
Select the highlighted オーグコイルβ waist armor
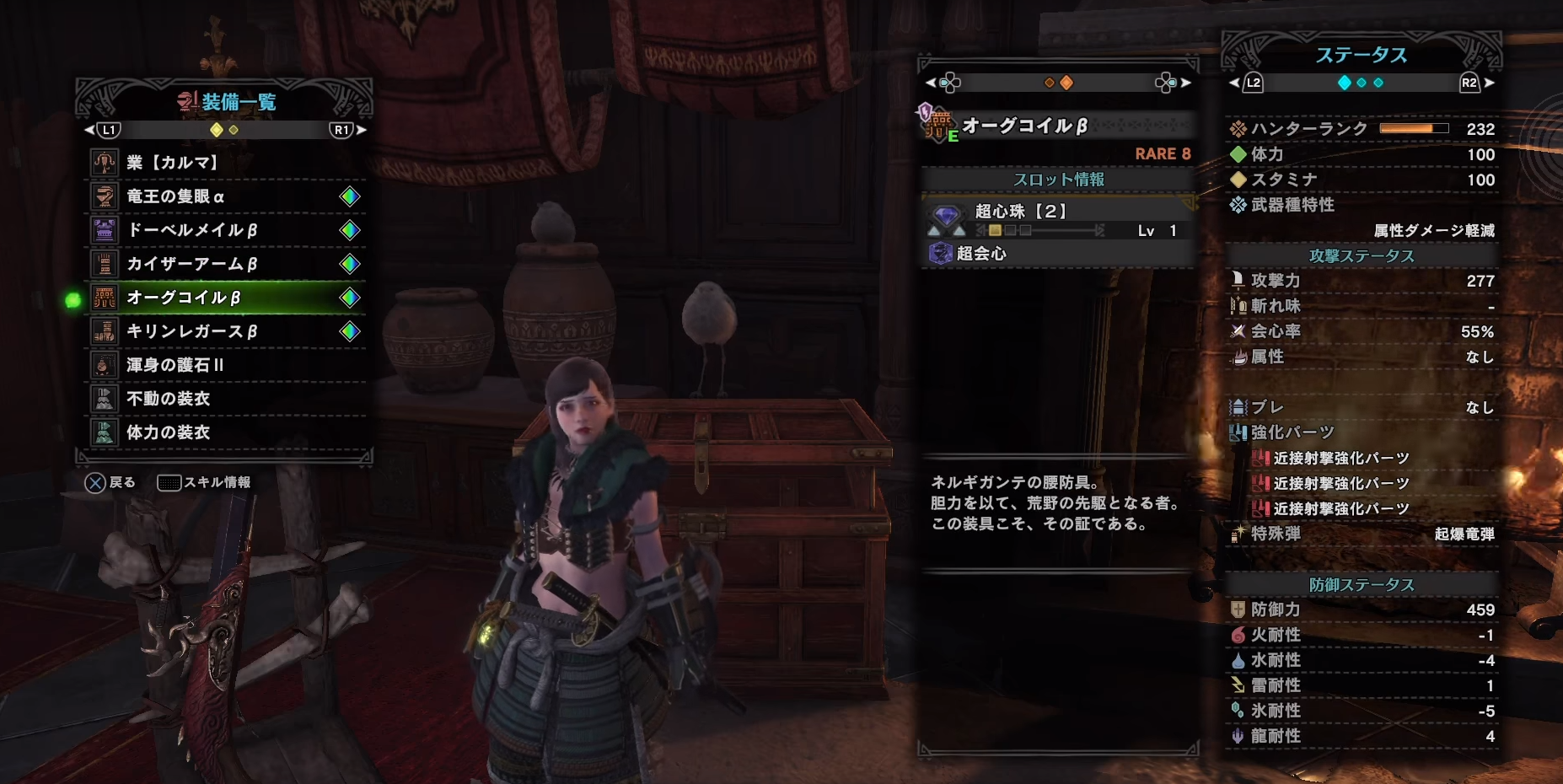click(x=226, y=298)
